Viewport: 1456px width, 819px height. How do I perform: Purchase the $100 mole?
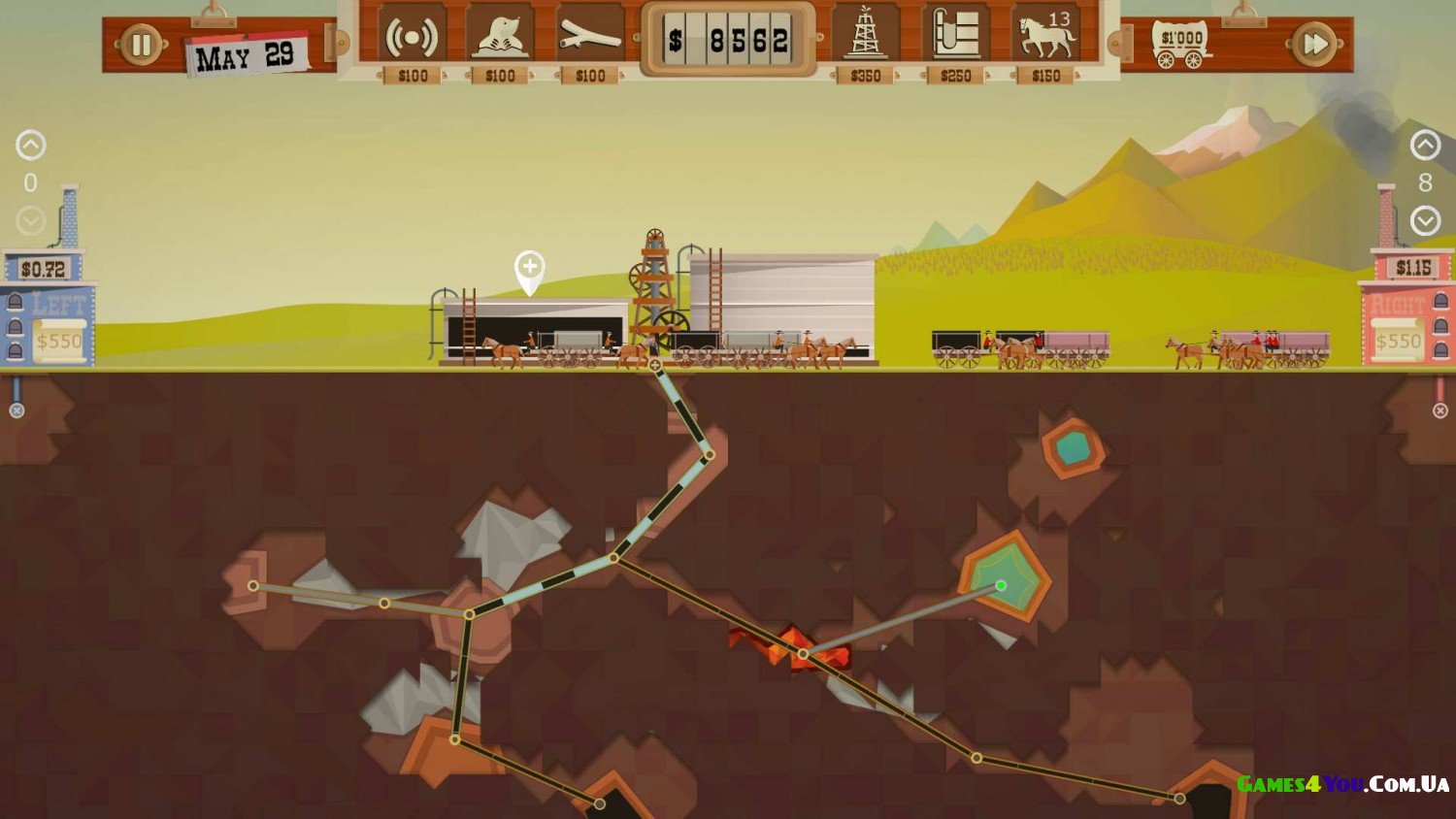pyautogui.click(x=500, y=39)
